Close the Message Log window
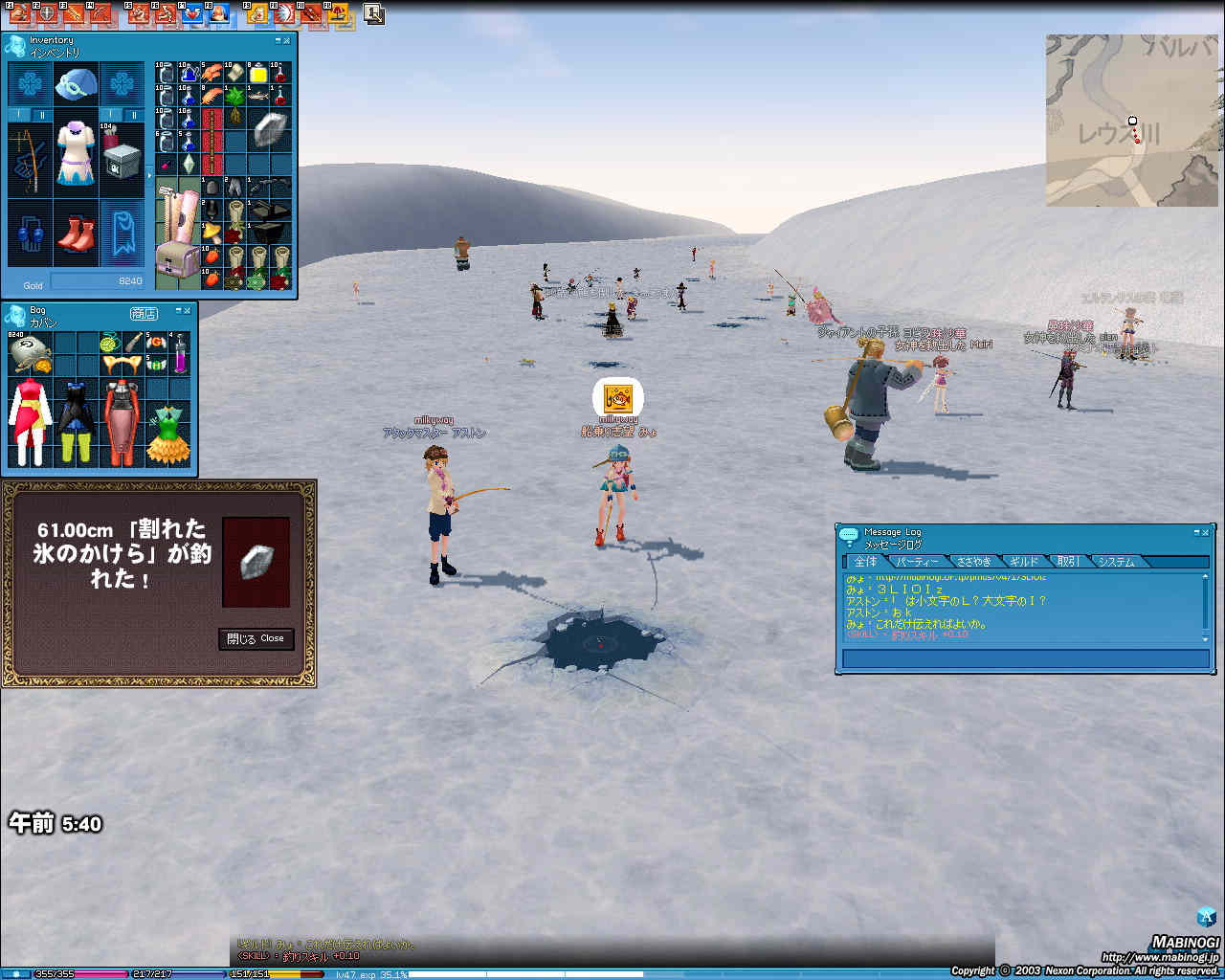Screen dimensions: 1225x980 point(1206,532)
